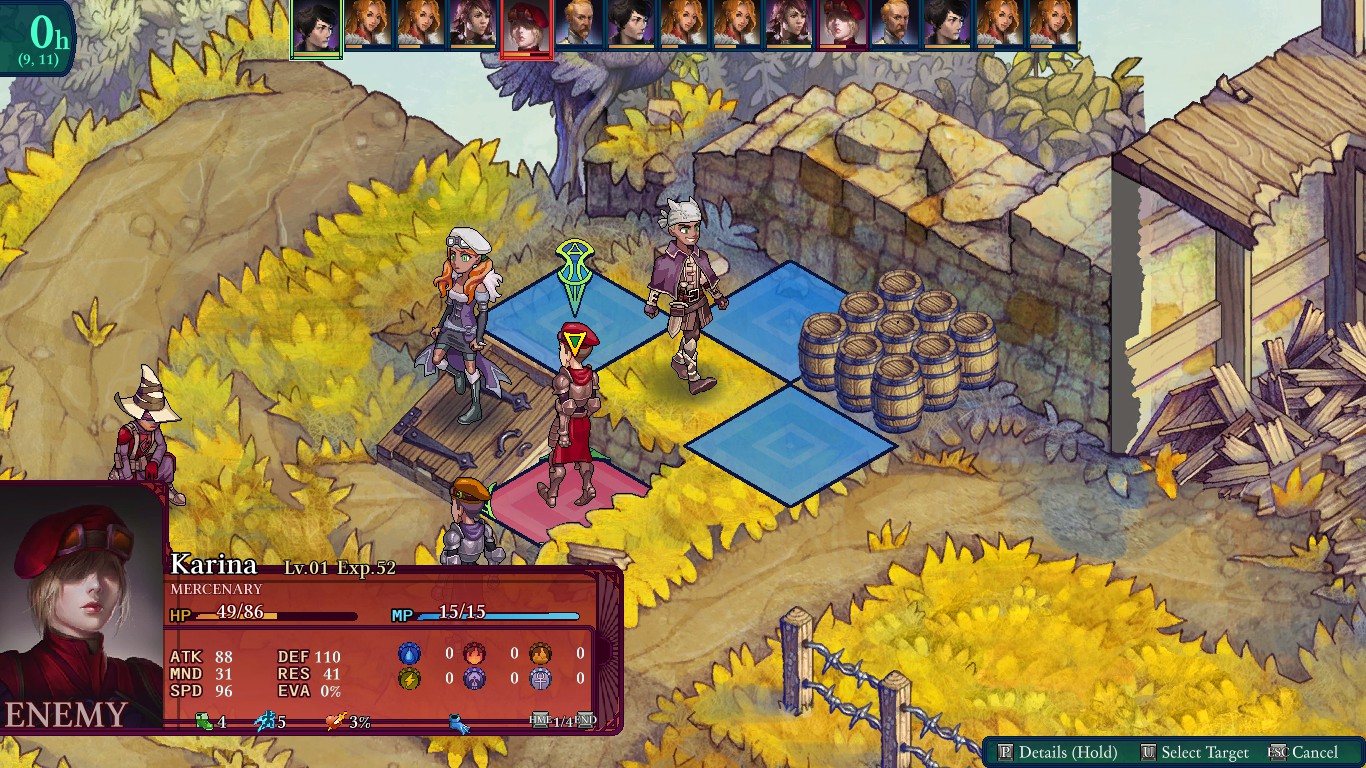Select the yellow tile under the white-haired unit
The height and width of the screenshot is (768, 1366).
tap(690, 375)
